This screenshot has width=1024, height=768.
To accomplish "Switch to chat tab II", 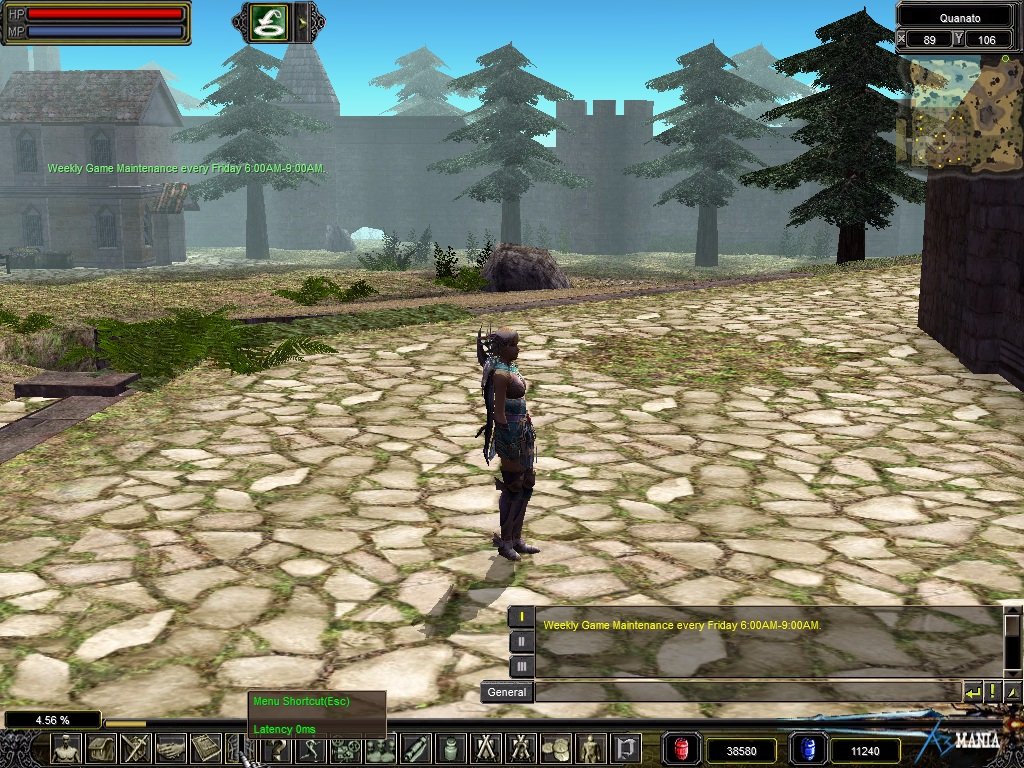I will (521, 641).
